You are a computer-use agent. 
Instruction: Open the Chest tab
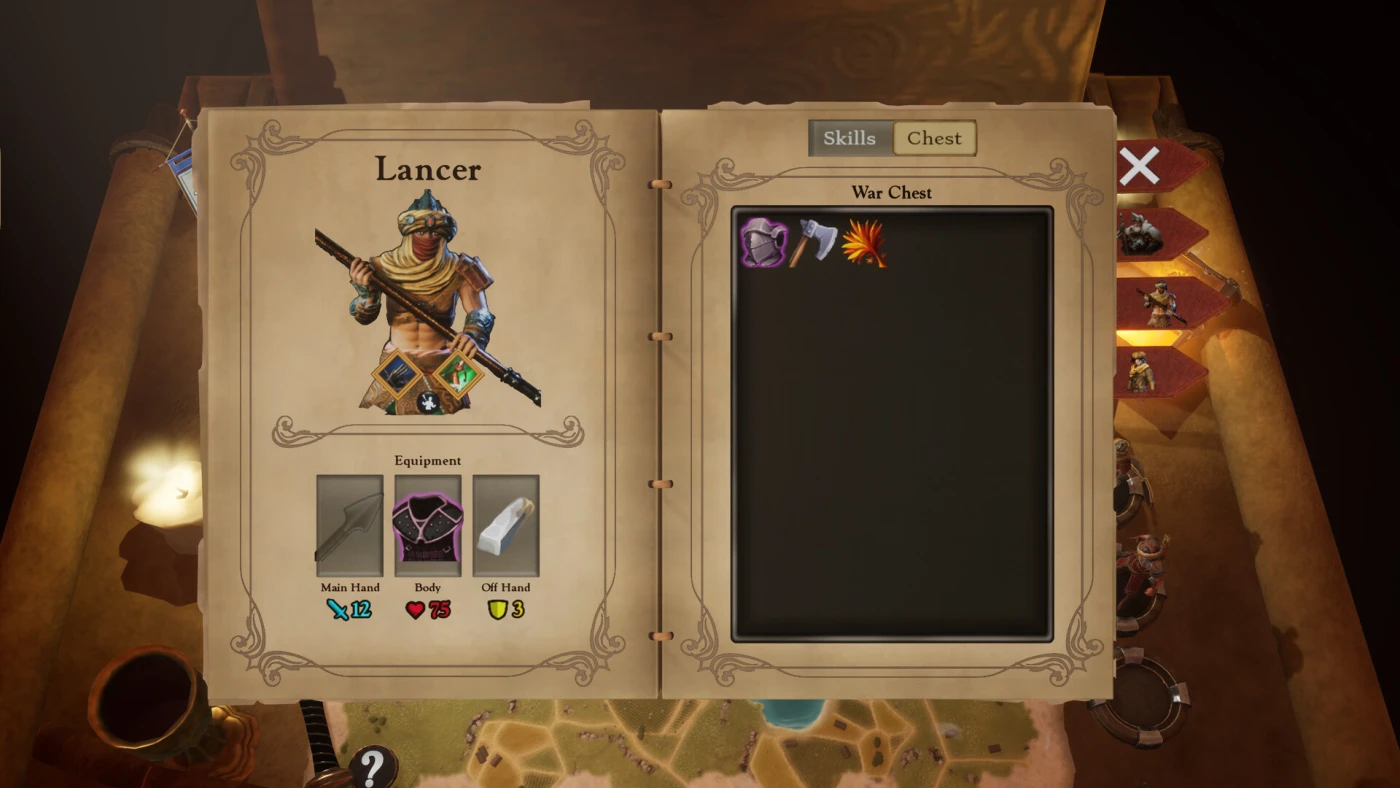(934, 138)
